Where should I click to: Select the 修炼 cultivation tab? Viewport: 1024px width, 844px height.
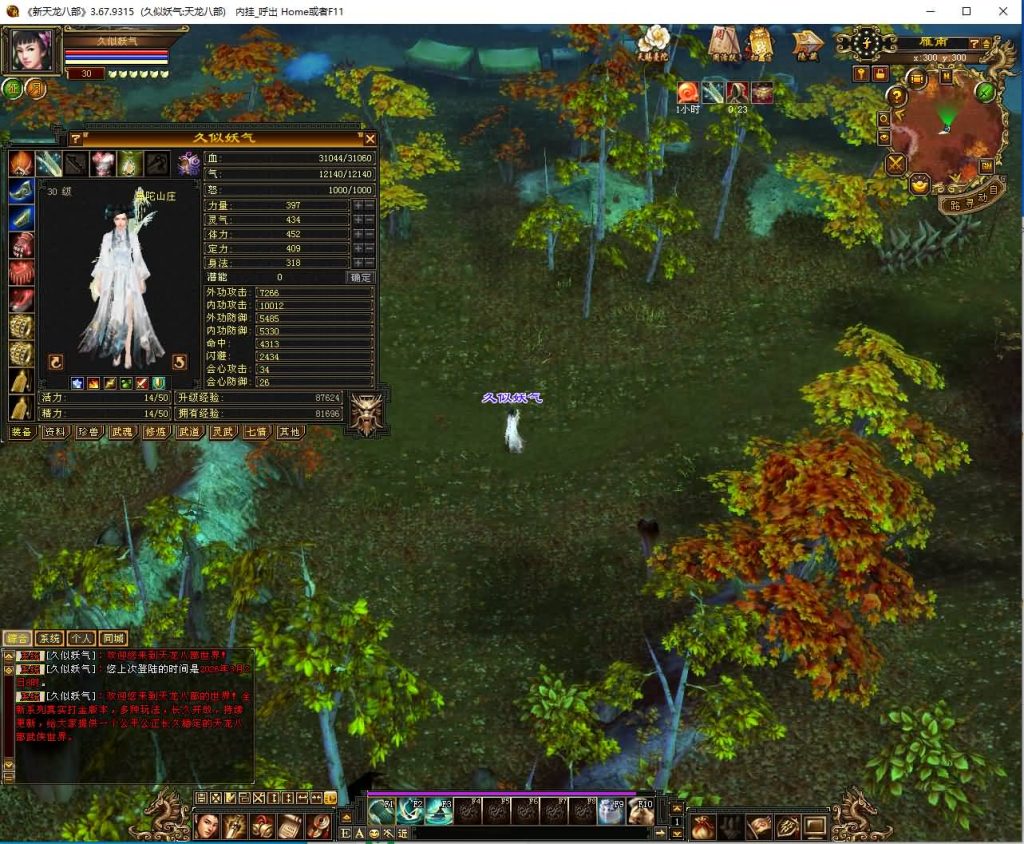coord(154,432)
